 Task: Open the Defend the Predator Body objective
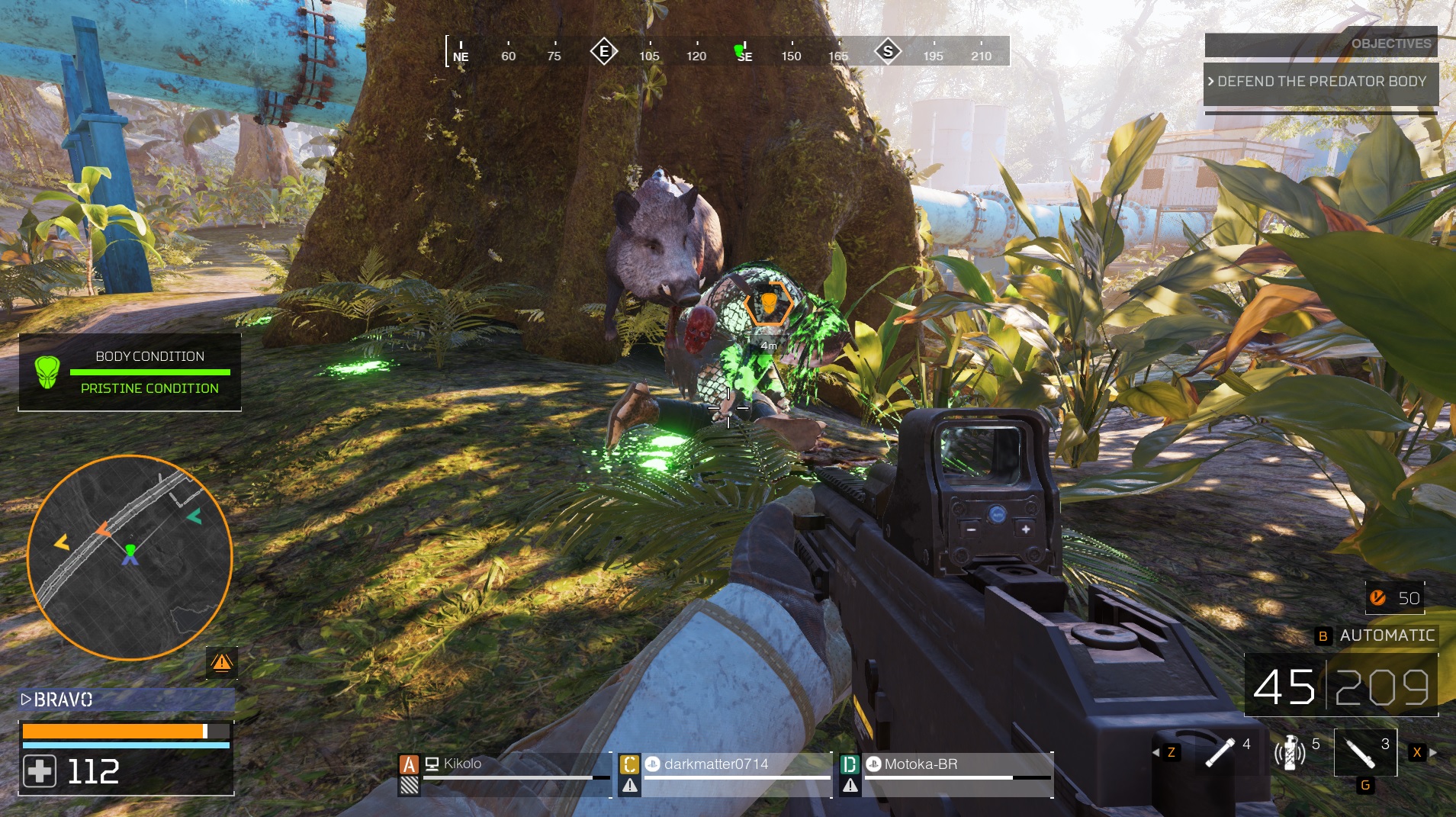(1320, 82)
